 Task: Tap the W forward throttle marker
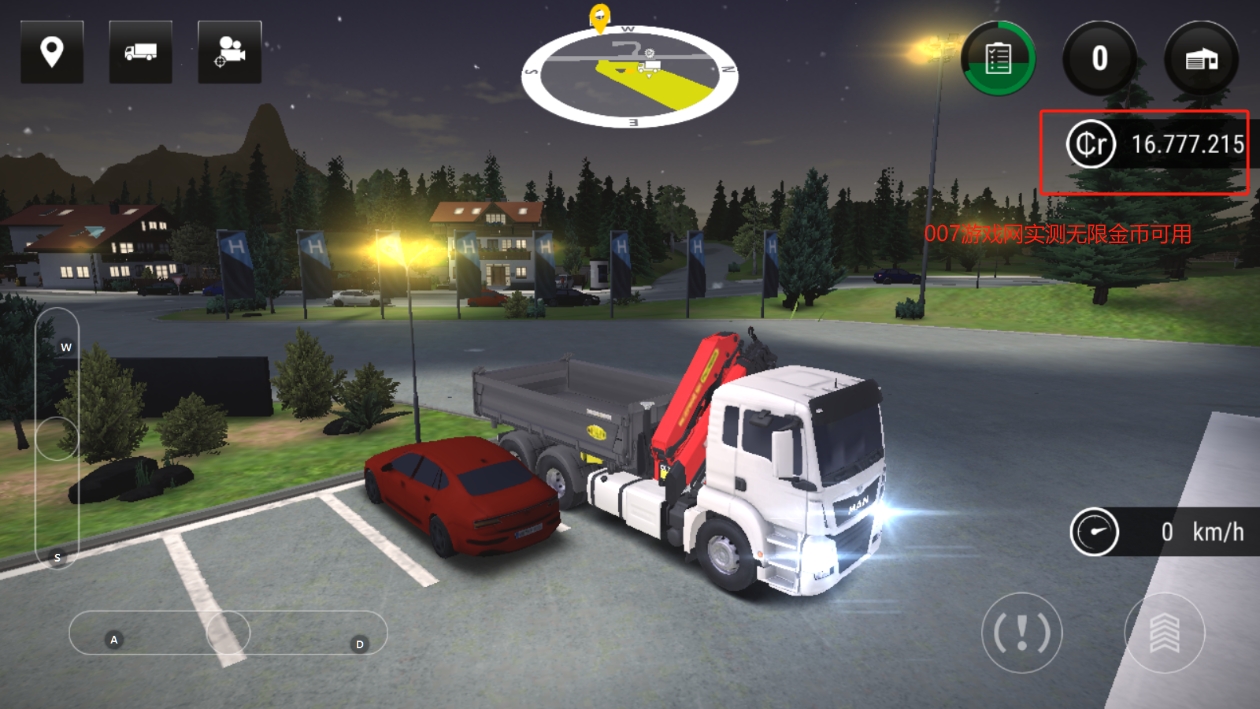tap(66, 348)
